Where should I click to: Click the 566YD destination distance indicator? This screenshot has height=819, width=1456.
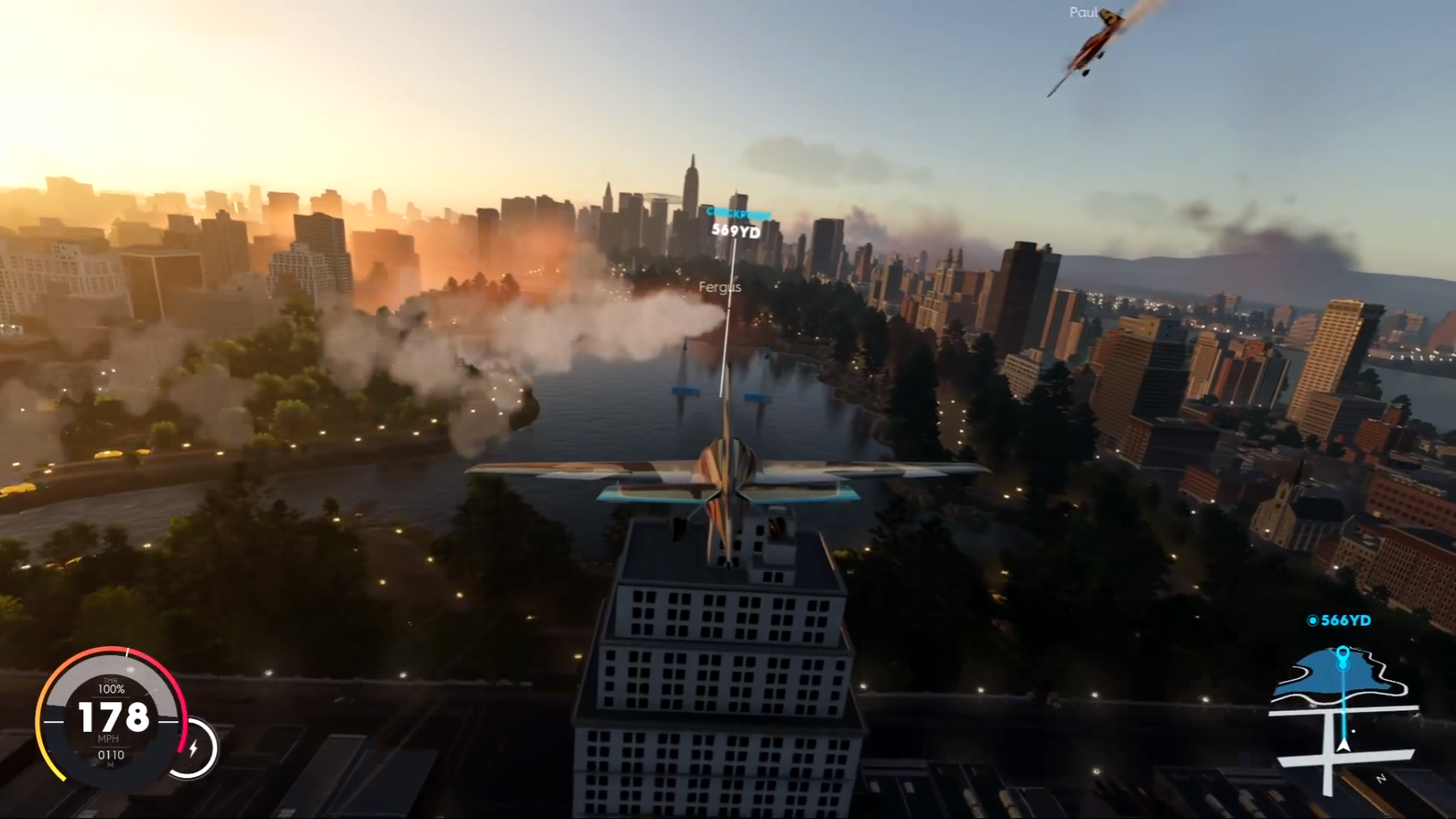1338,620
